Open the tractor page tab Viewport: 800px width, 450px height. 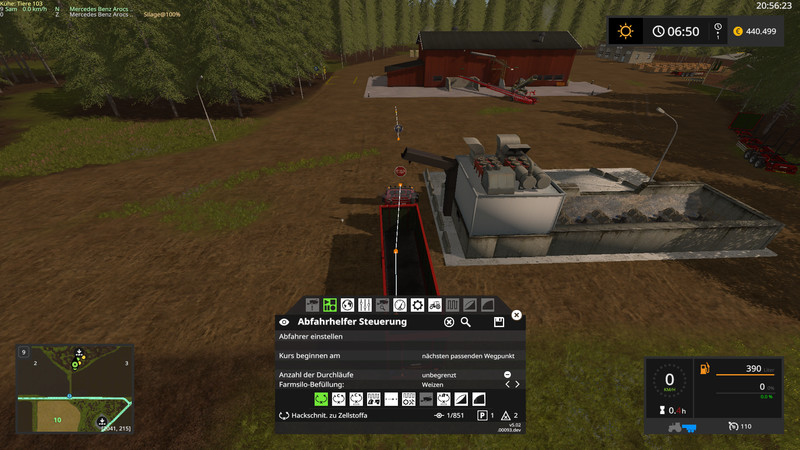pos(434,304)
